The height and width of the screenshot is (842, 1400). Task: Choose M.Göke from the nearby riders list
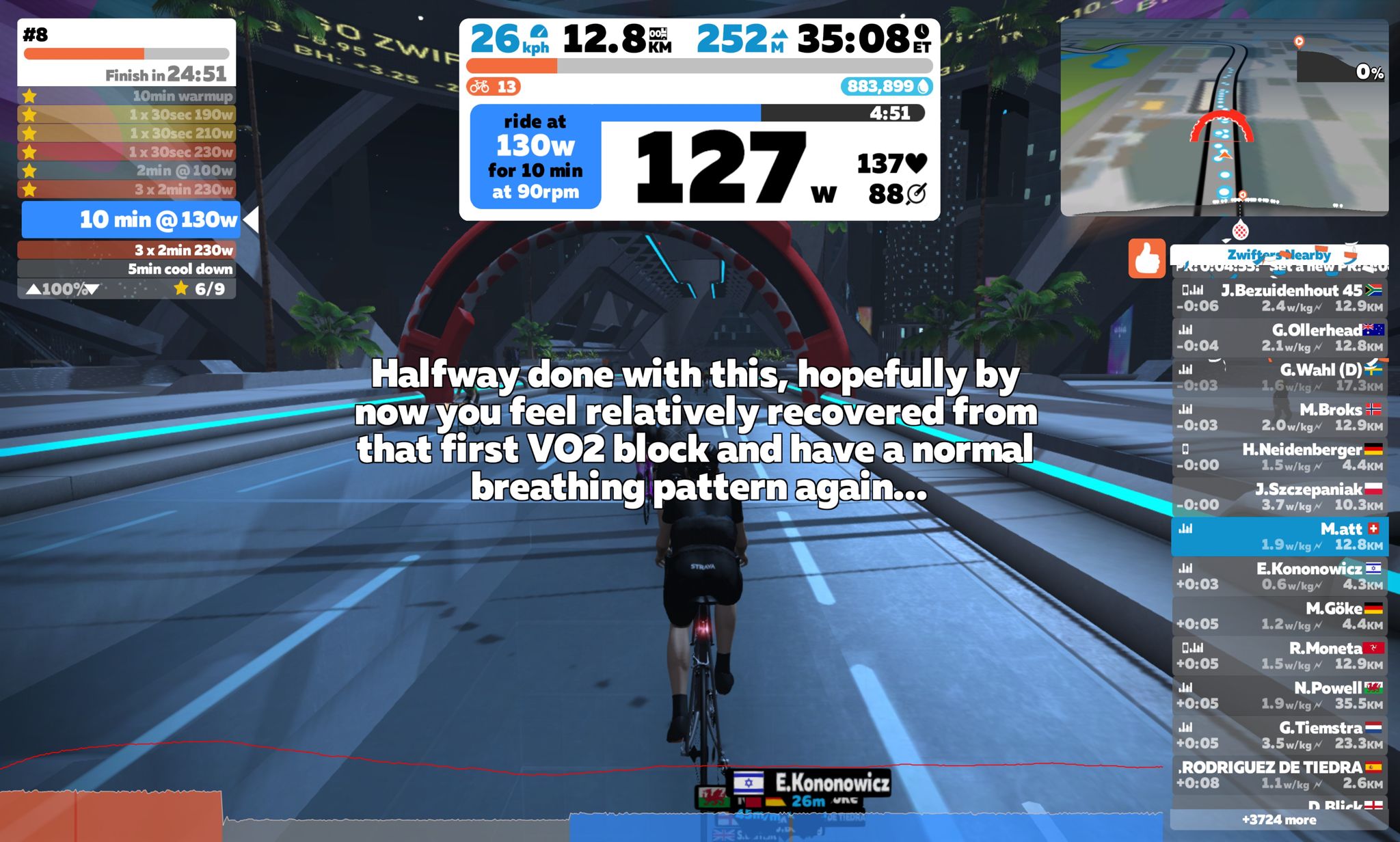tap(1280, 616)
